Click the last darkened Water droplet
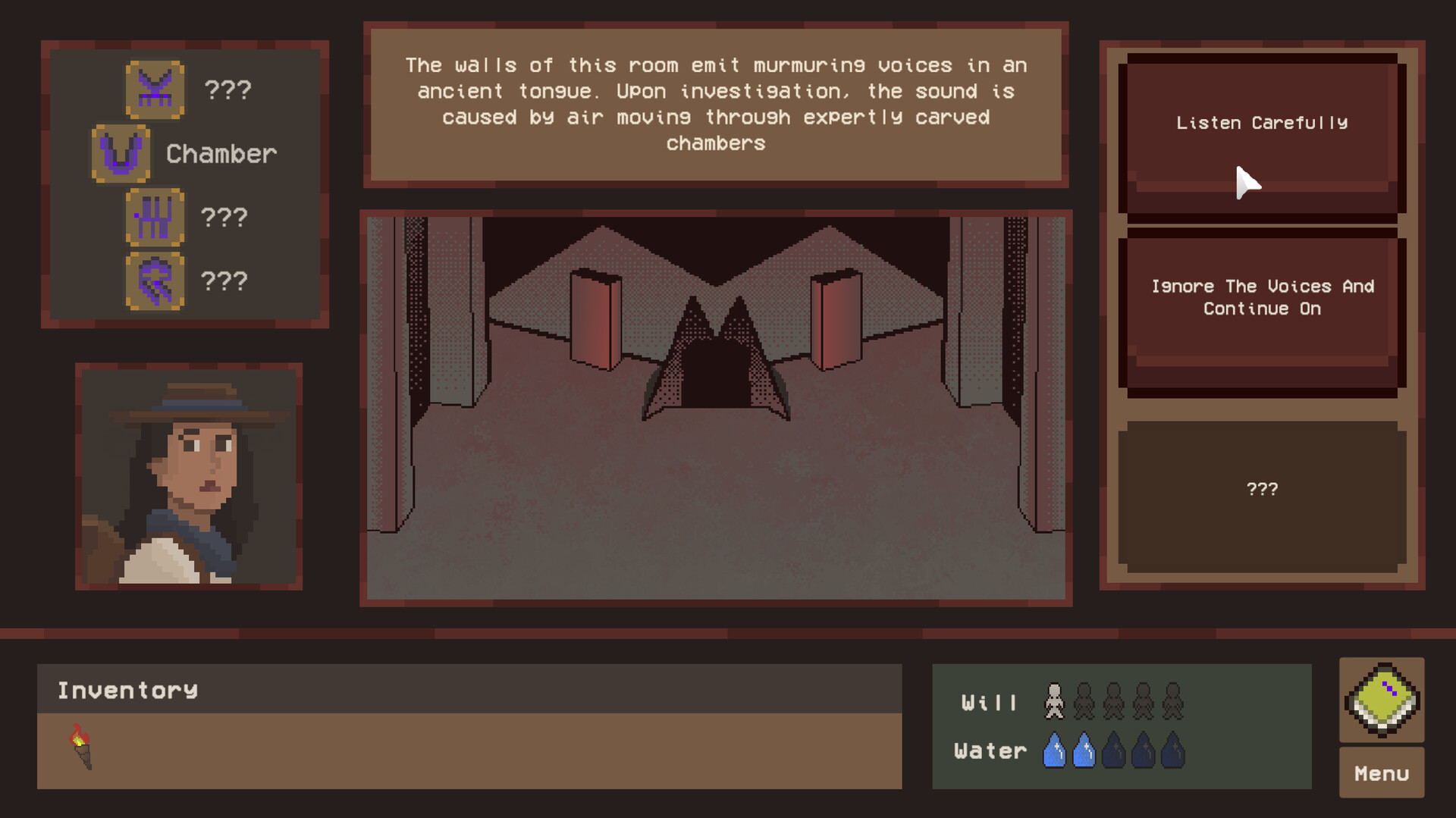 (1172, 749)
